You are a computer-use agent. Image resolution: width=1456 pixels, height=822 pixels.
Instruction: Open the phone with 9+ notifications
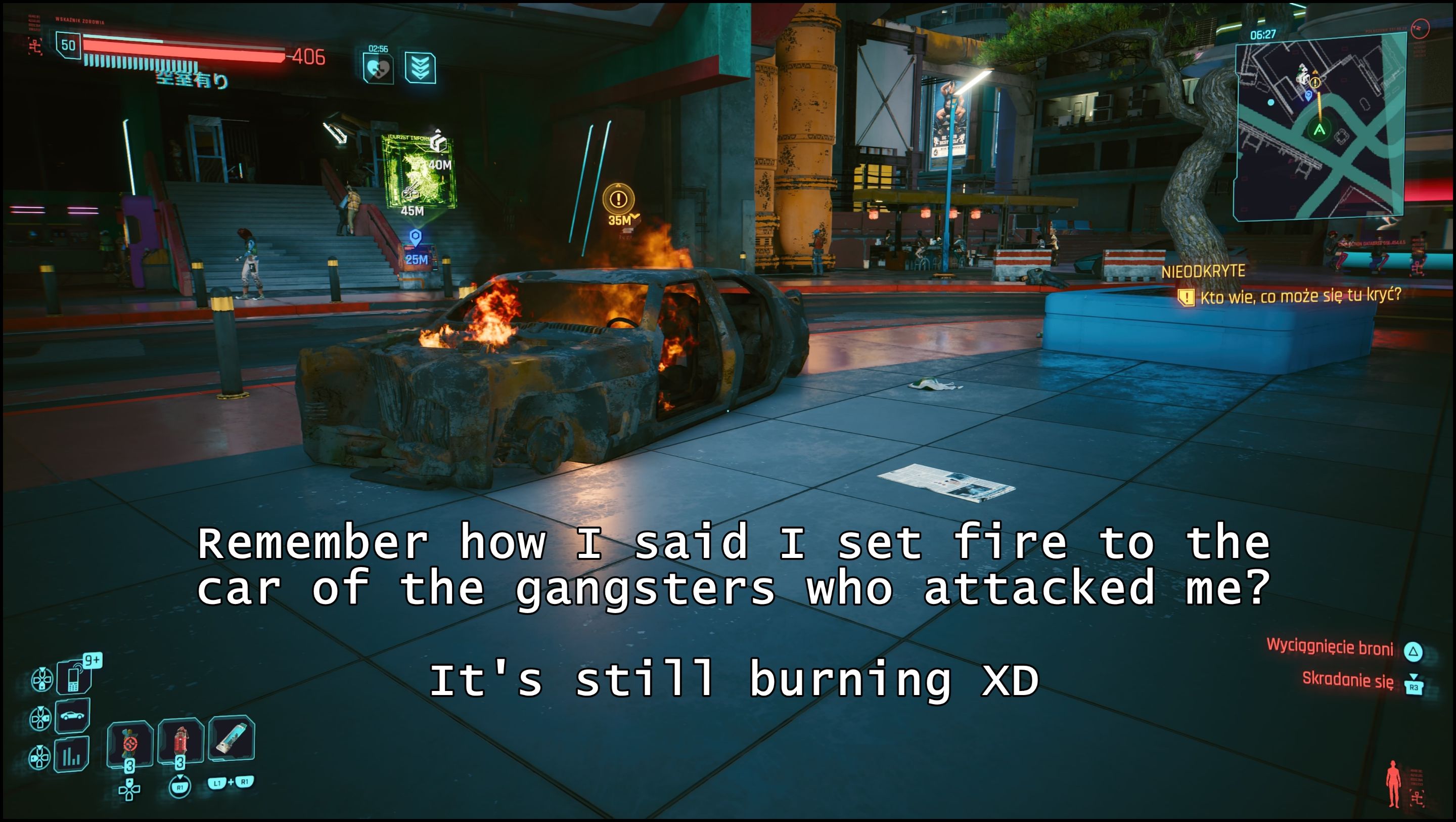(x=73, y=676)
